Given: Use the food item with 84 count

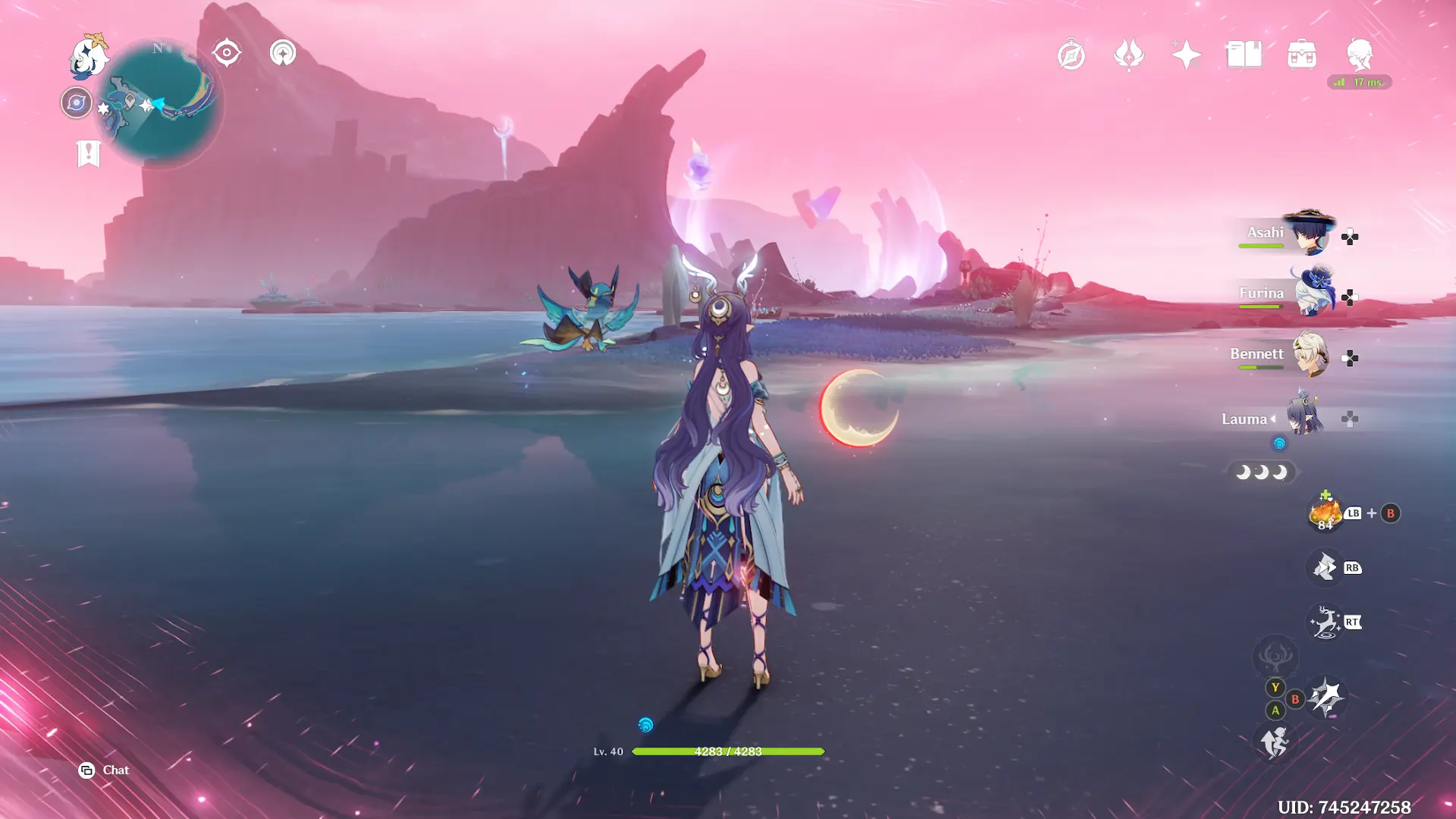Looking at the screenshot, I should click(x=1325, y=513).
